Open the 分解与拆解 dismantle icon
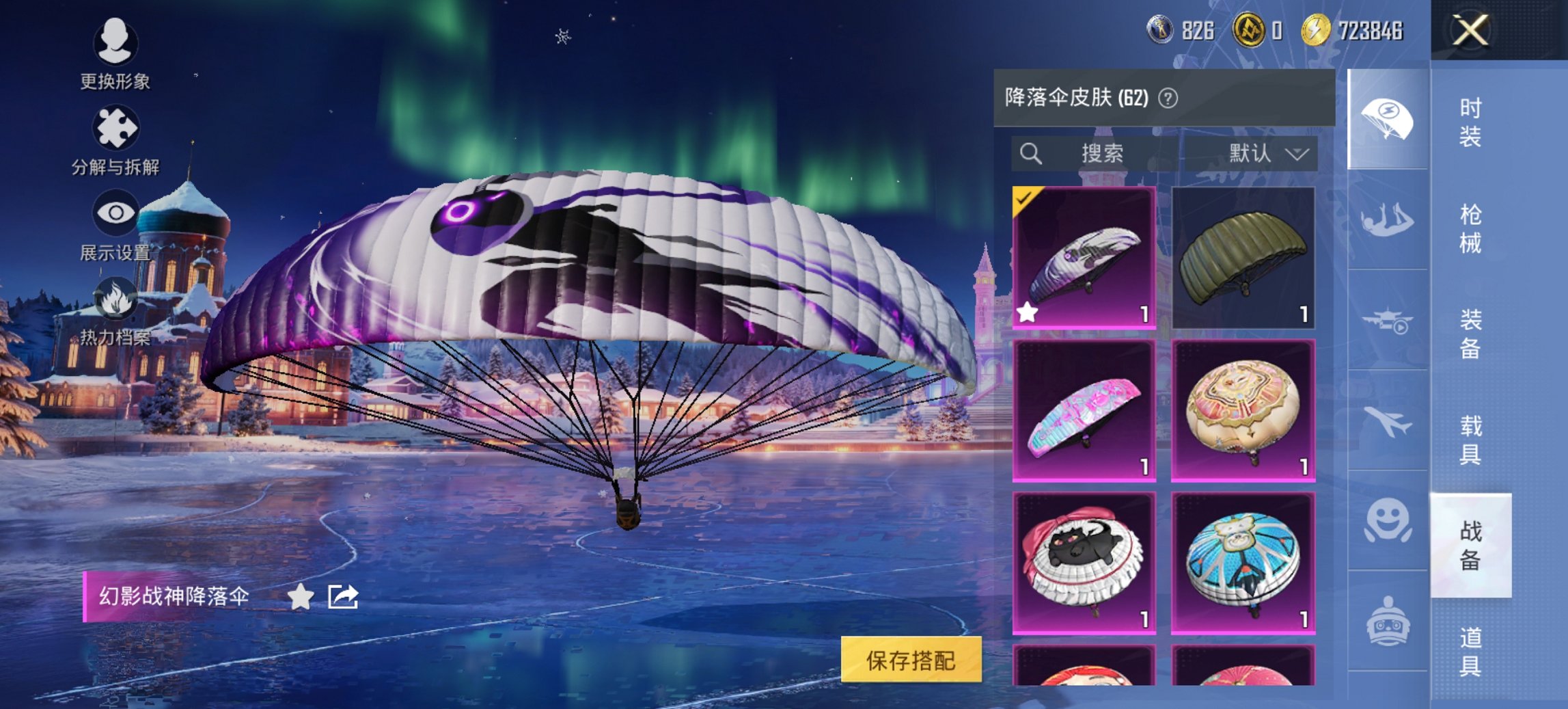The width and height of the screenshot is (1568, 709). pyautogui.click(x=116, y=129)
